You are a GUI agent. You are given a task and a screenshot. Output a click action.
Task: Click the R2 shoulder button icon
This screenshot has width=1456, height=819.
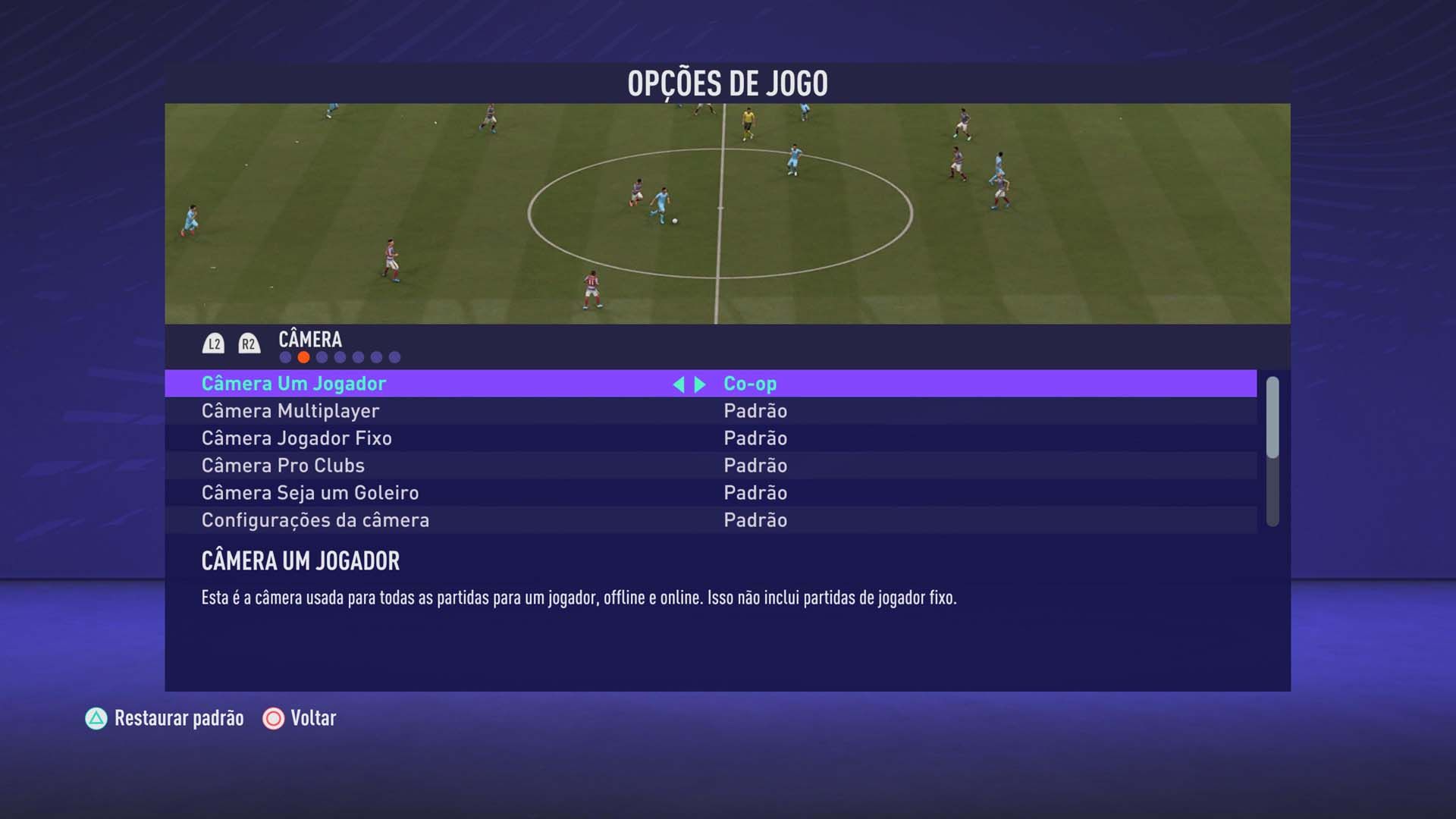pos(248,342)
